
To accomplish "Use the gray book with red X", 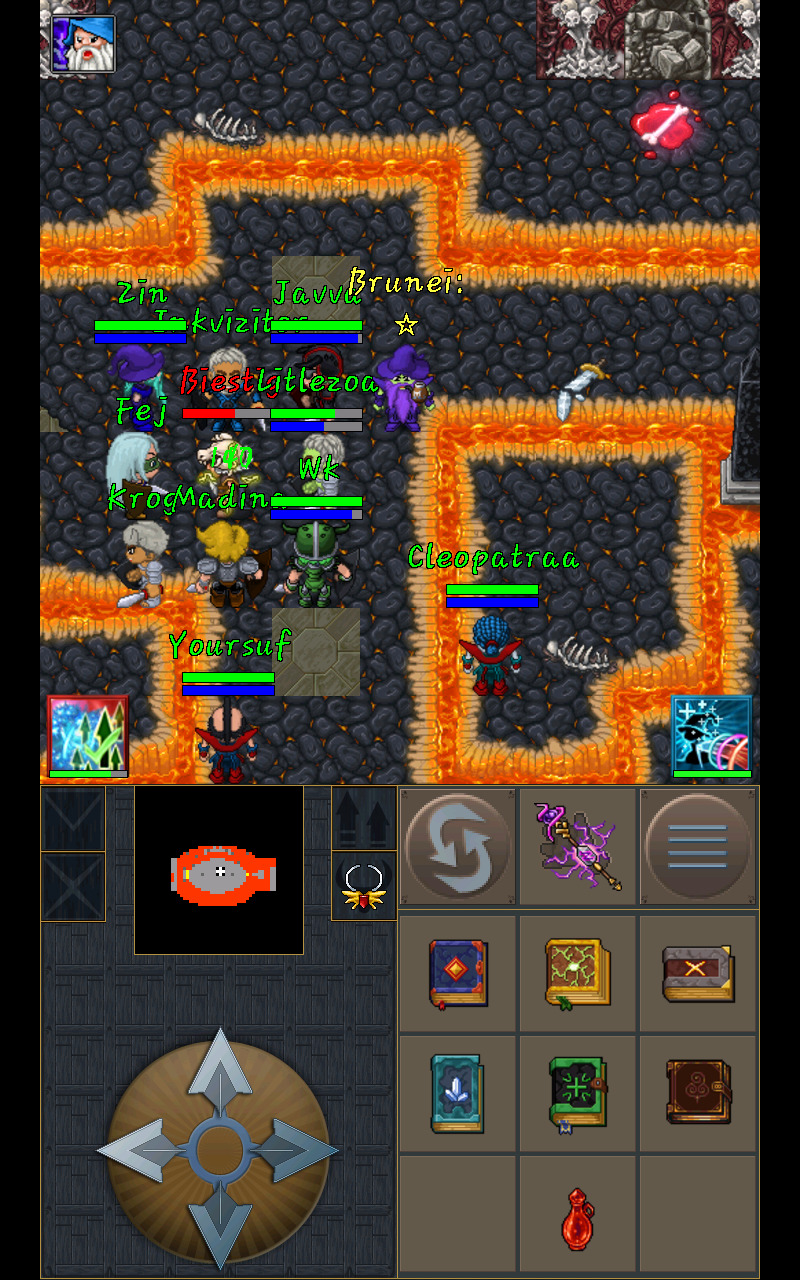I will point(697,972).
